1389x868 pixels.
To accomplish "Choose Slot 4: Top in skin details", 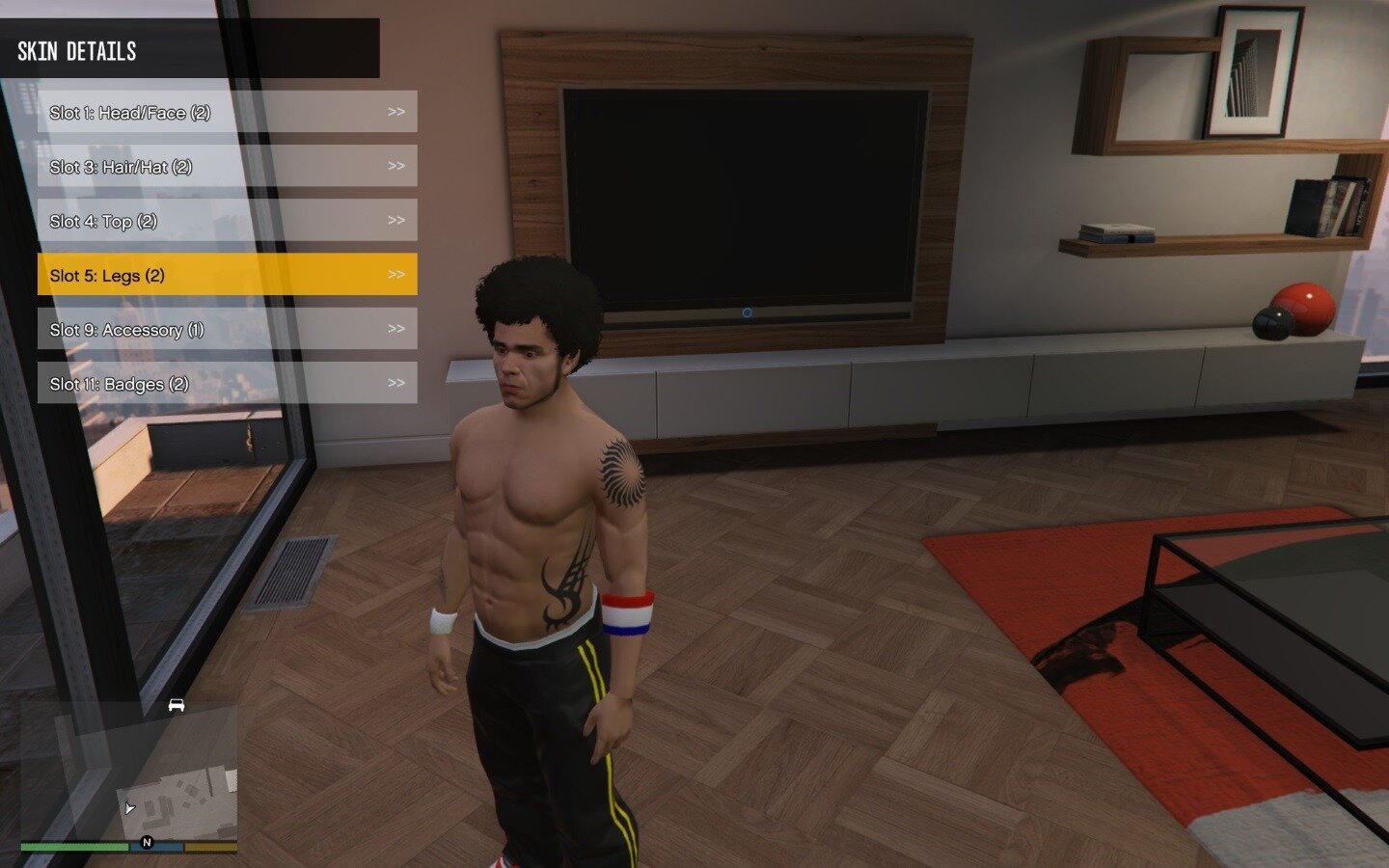I will point(227,221).
